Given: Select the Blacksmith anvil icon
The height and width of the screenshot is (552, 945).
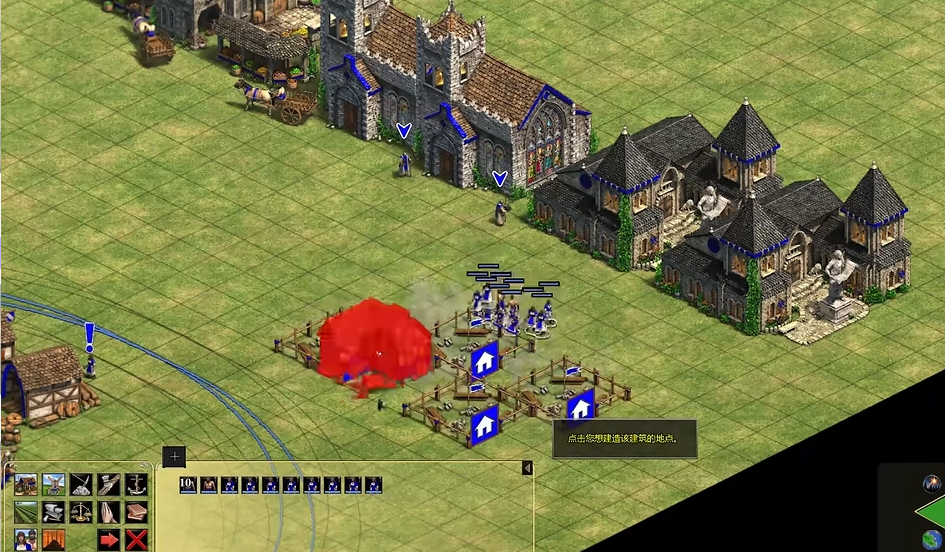Looking at the screenshot, I should coord(53,512).
